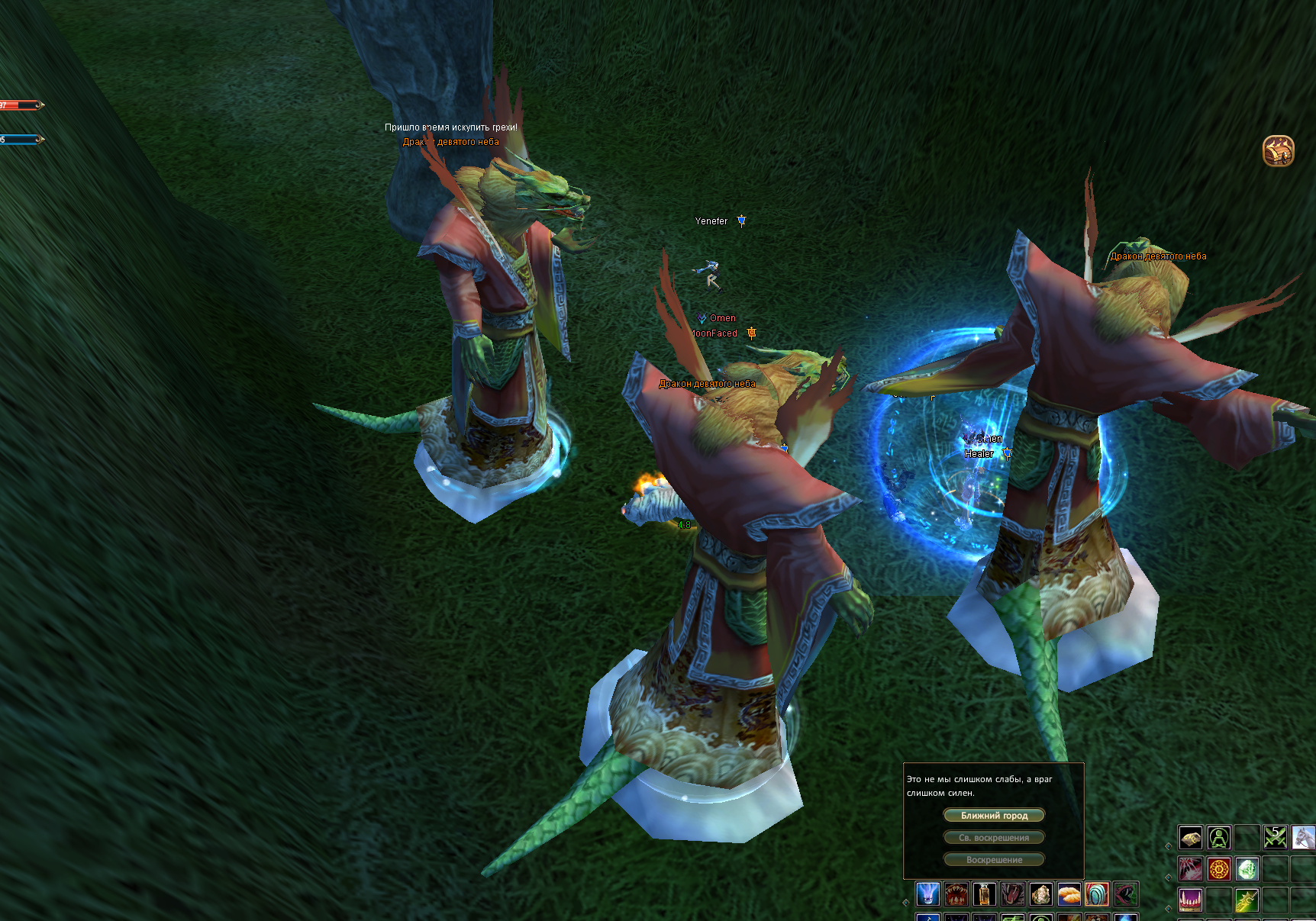Choose the Ближний город respawn button

click(x=994, y=816)
